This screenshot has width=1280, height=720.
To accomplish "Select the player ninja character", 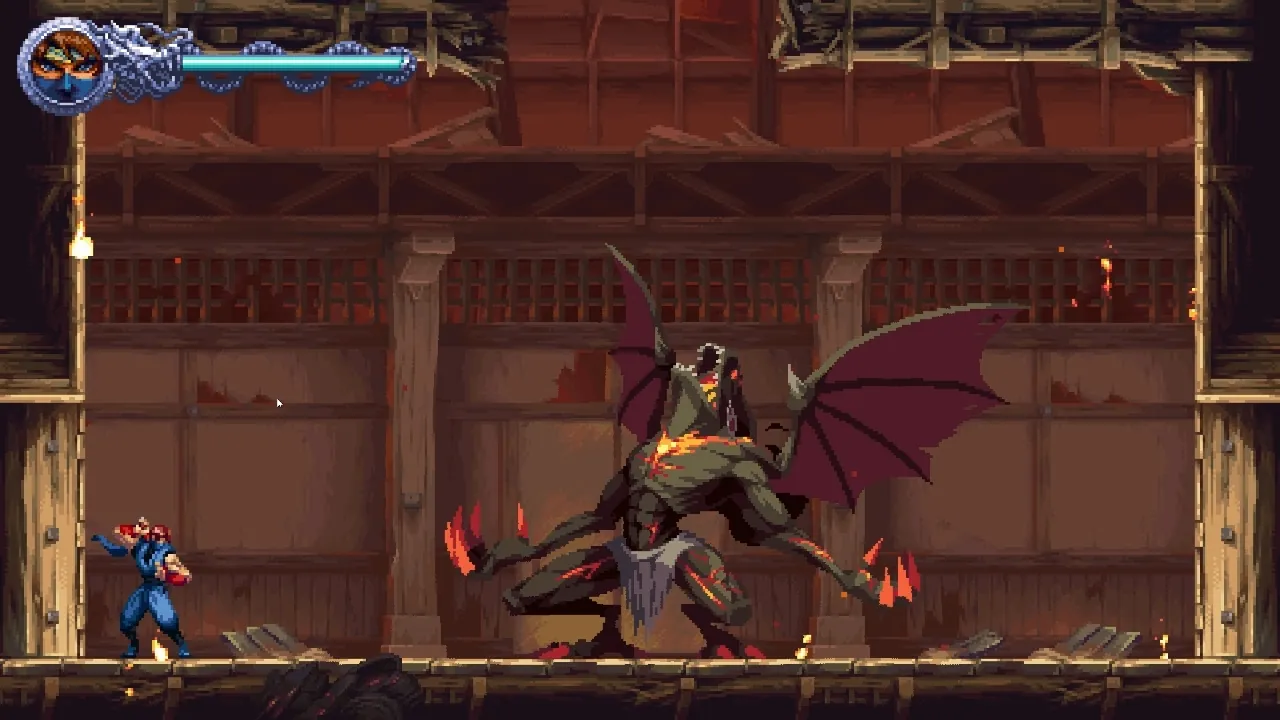I will [150, 580].
